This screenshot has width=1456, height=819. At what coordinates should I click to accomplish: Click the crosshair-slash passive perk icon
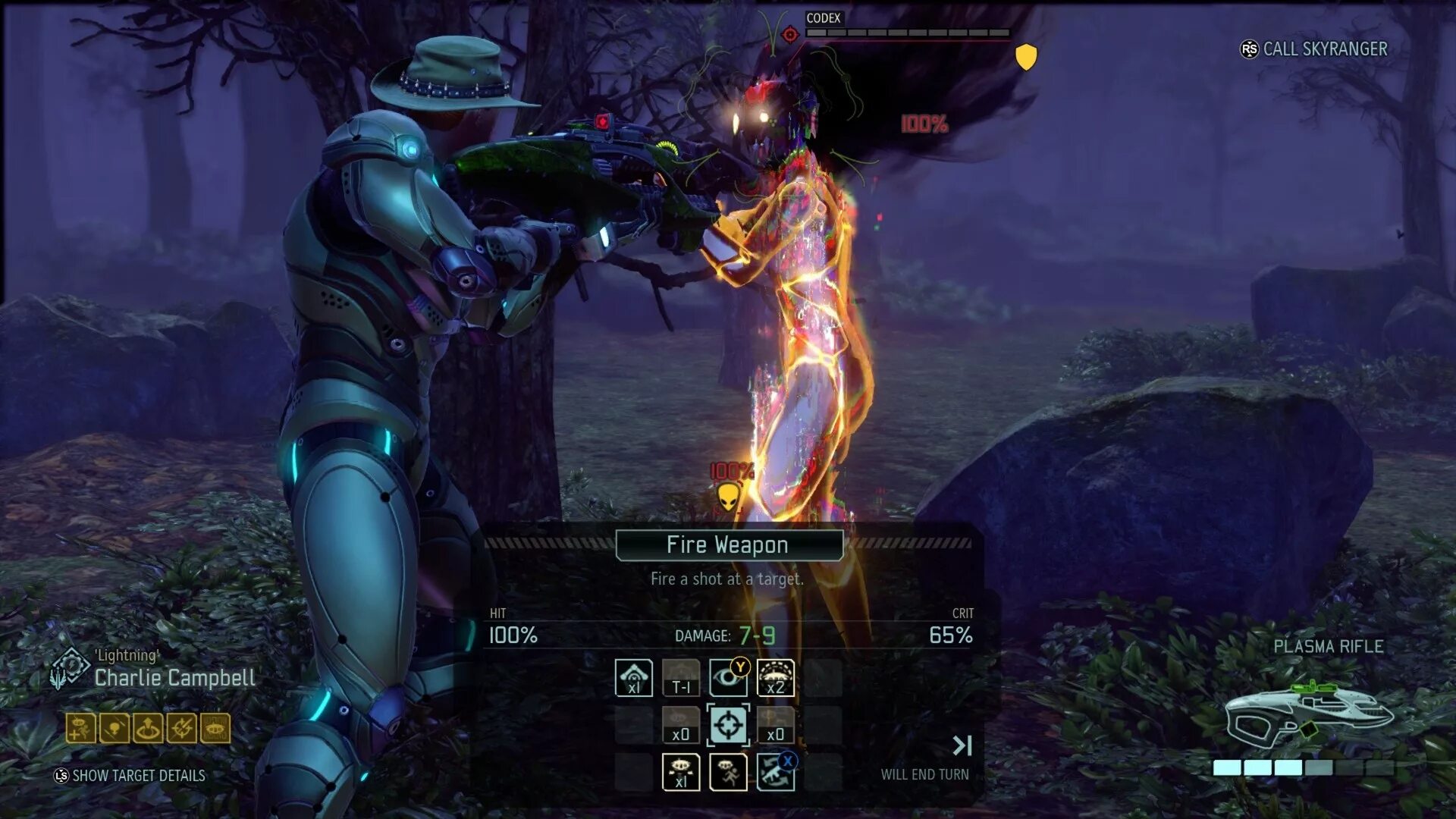pos(181,728)
